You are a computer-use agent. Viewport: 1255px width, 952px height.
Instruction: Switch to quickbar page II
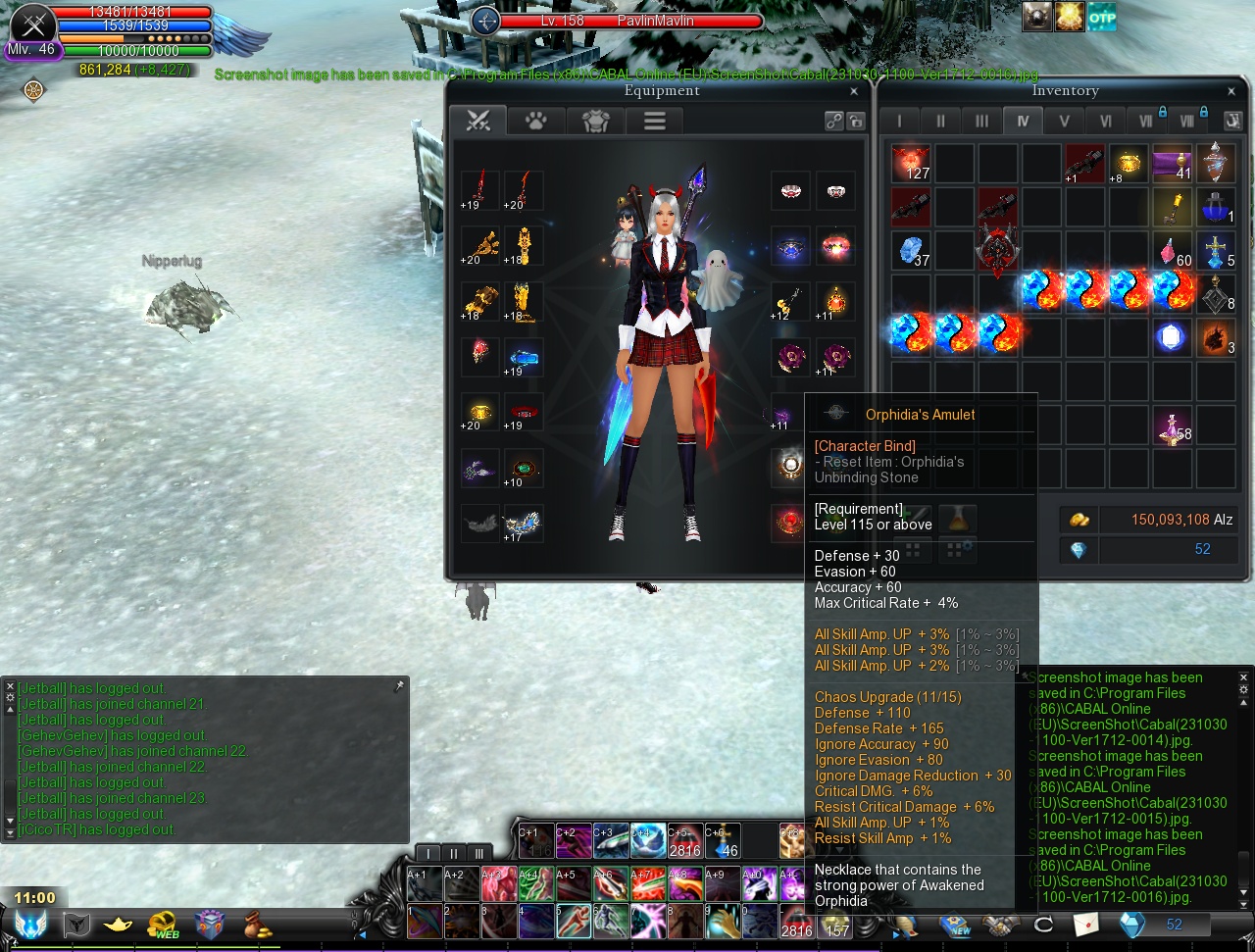pos(453,853)
